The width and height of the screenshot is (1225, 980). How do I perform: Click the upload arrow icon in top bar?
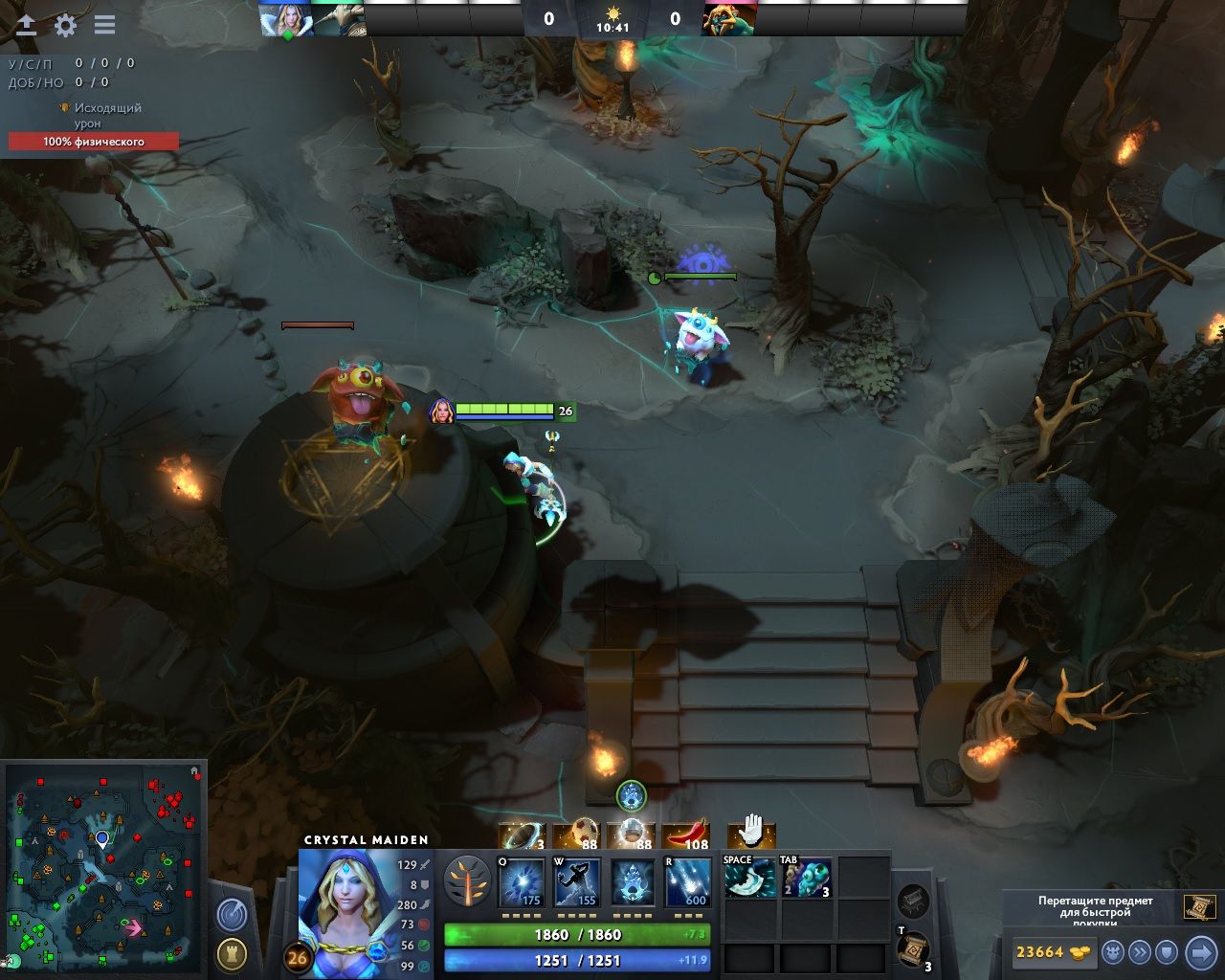pyautogui.click(x=27, y=26)
